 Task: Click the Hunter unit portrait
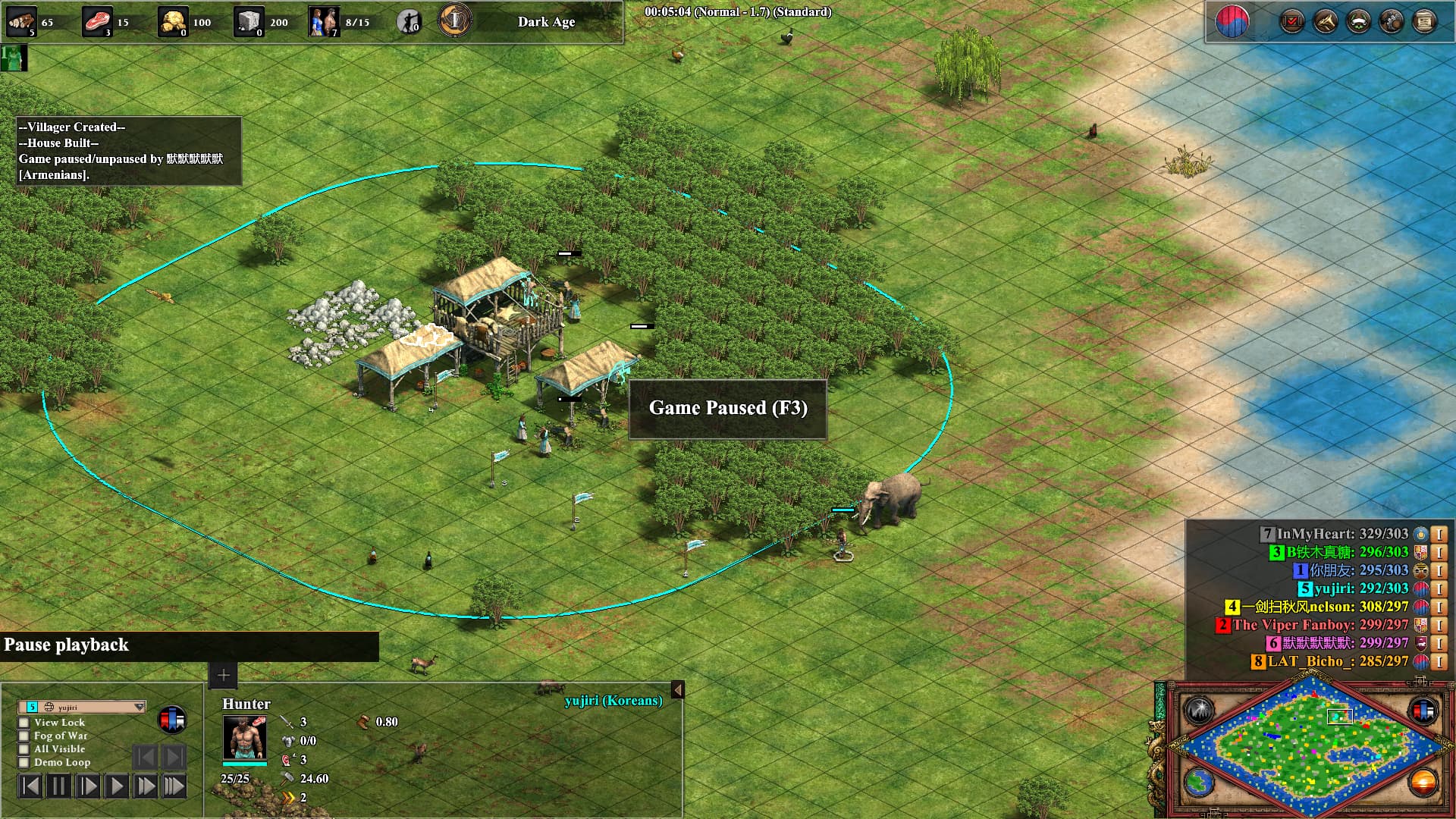click(244, 737)
